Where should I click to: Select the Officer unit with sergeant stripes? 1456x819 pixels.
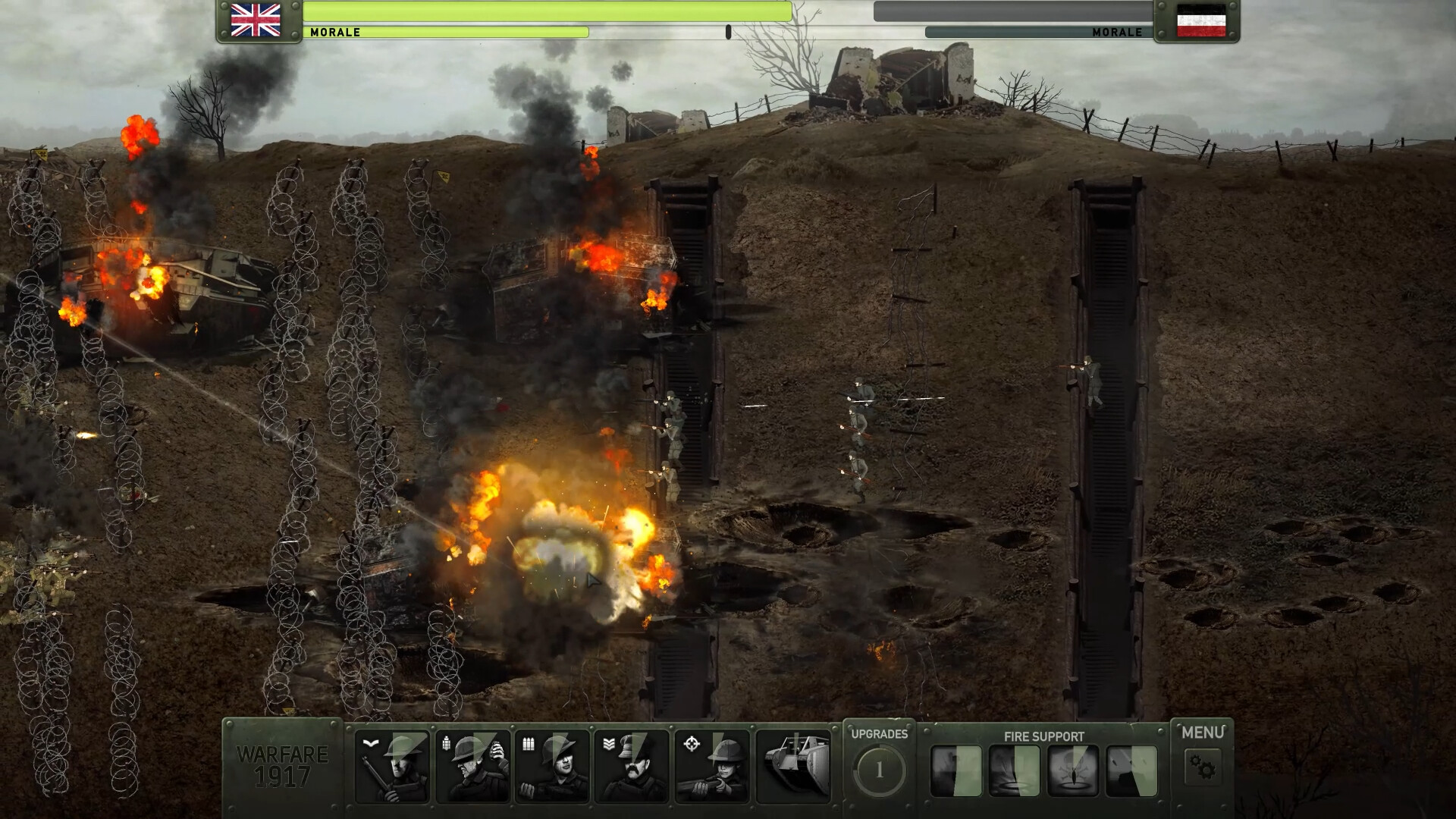(x=632, y=767)
